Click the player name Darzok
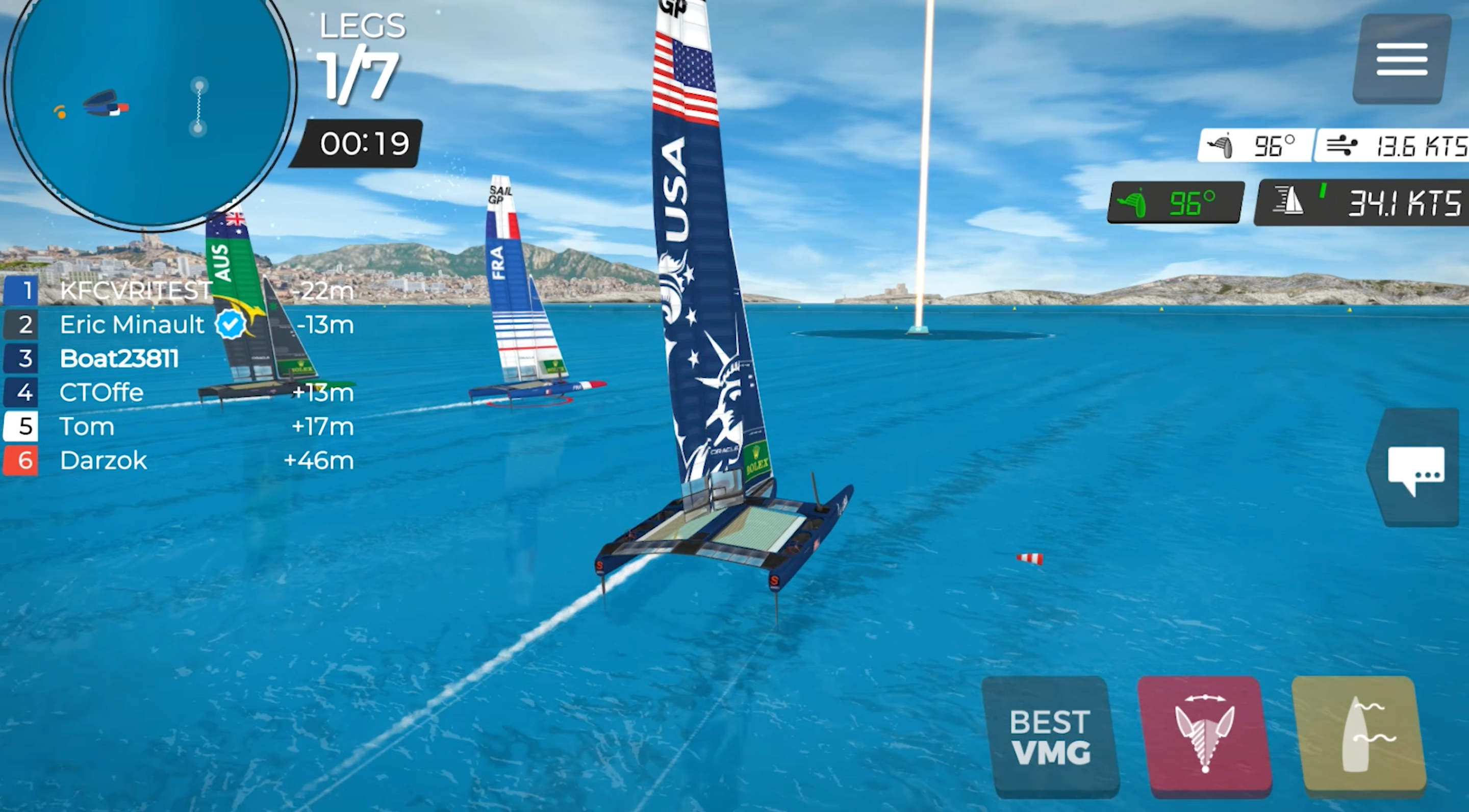Screen dimensions: 1469x812 tap(103, 461)
